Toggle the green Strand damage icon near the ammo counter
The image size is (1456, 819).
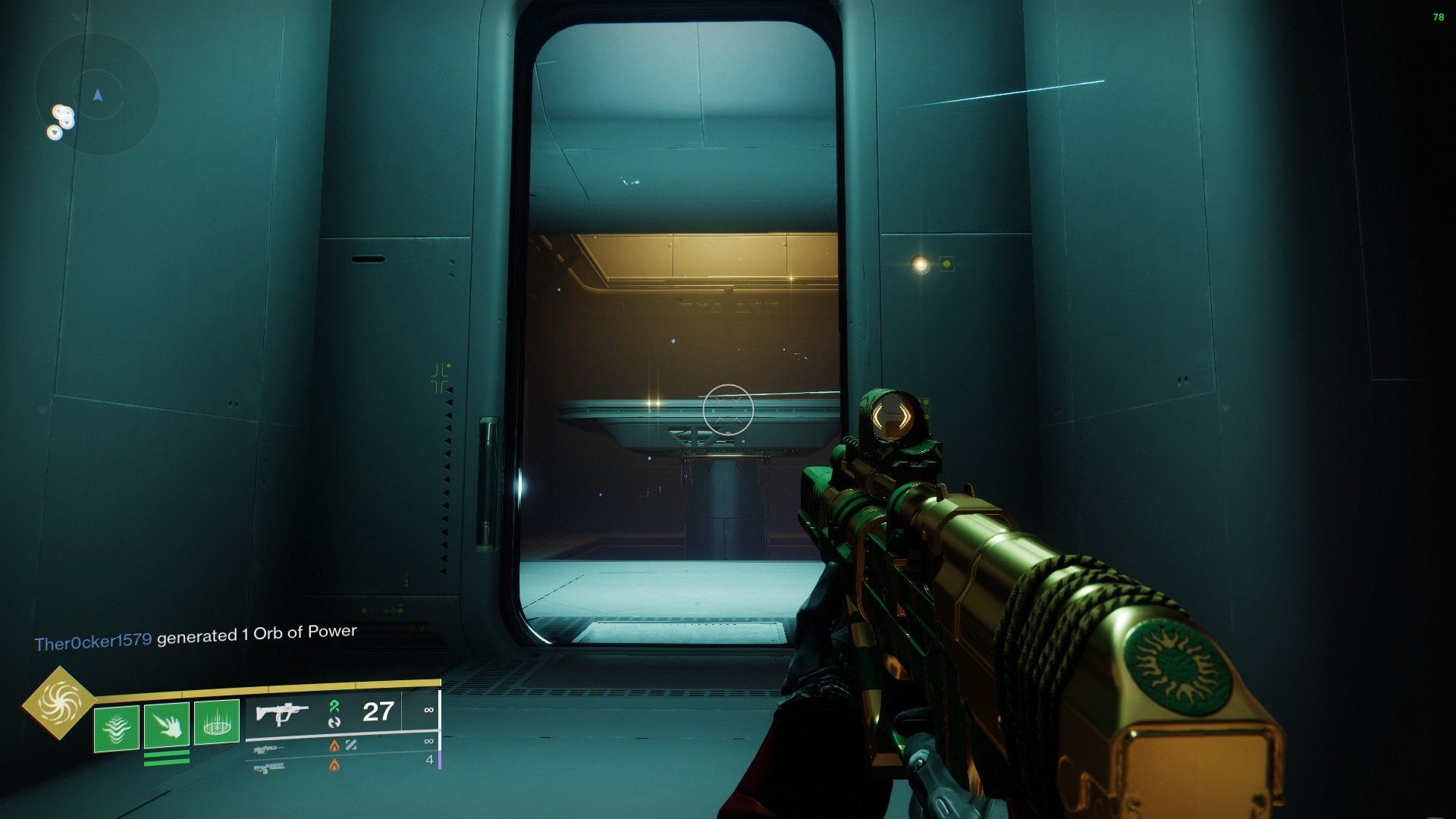click(334, 706)
